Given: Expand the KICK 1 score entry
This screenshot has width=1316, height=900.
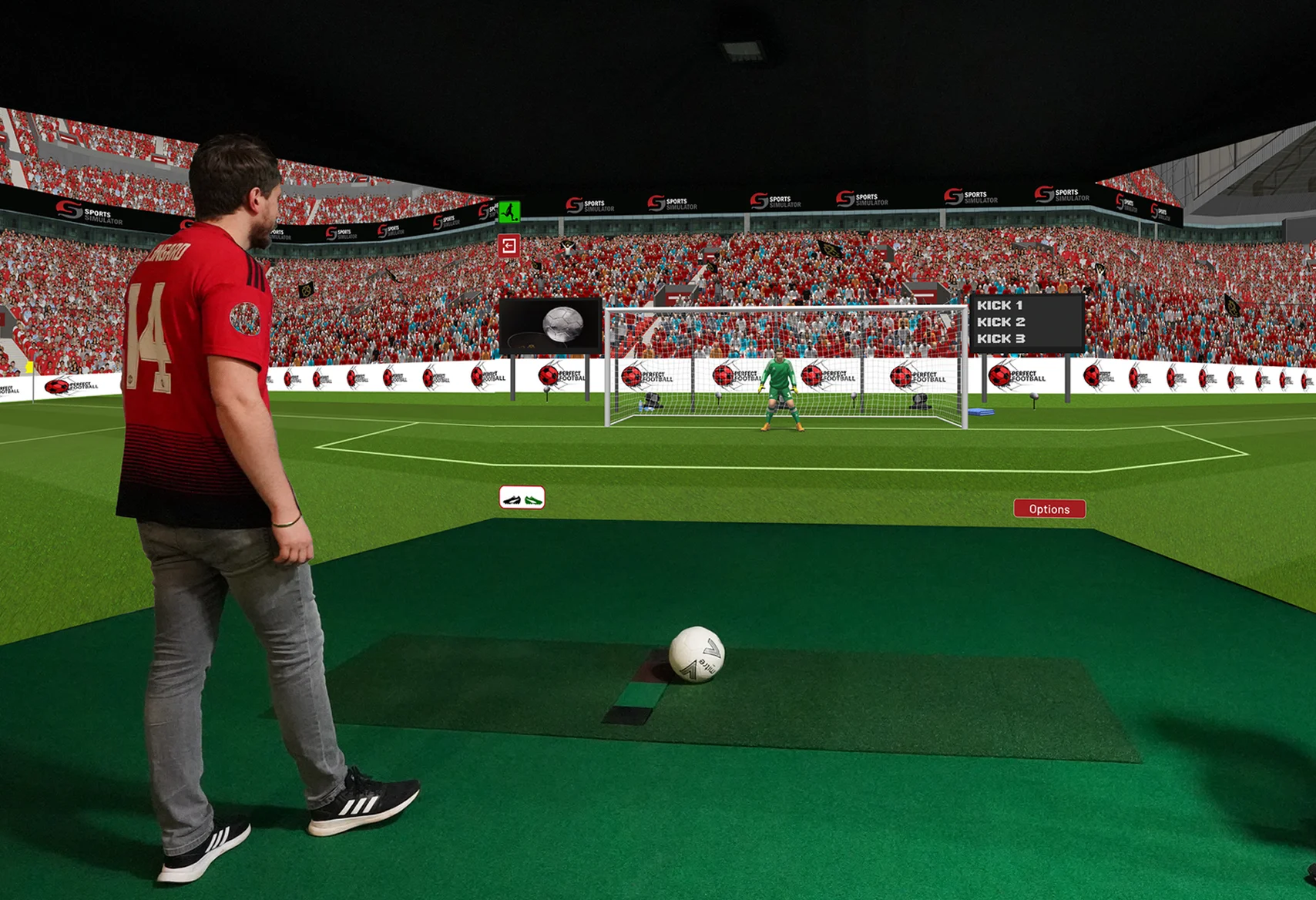Looking at the screenshot, I should coord(1002,306).
